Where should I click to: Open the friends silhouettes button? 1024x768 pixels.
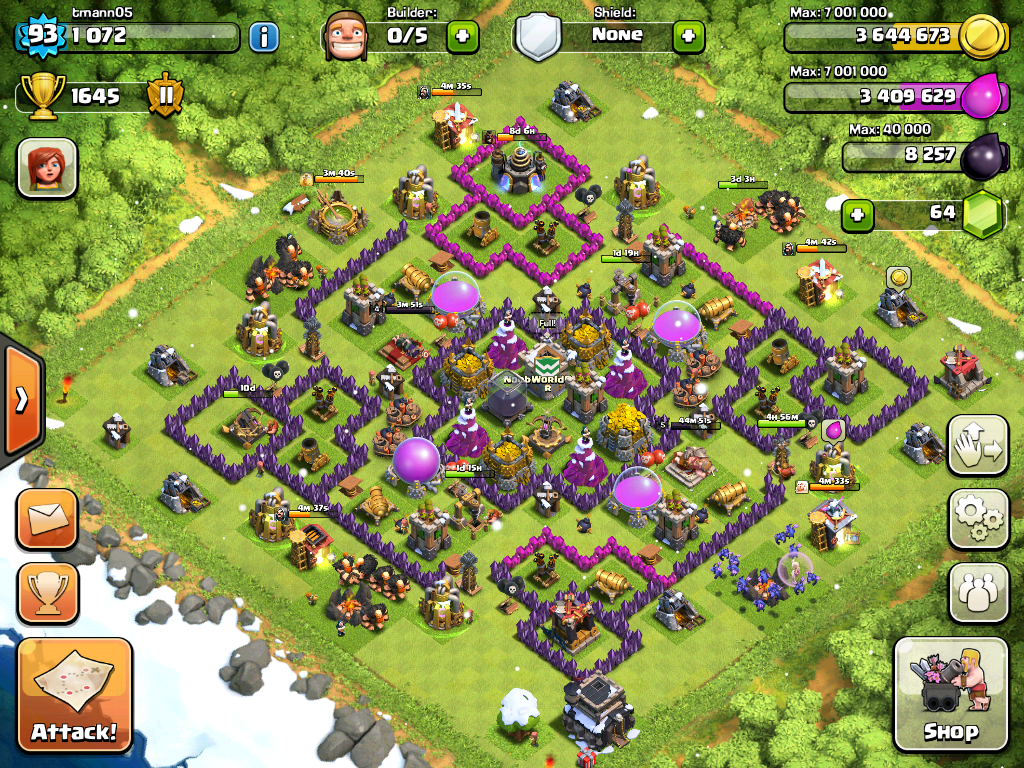[x=978, y=592]
